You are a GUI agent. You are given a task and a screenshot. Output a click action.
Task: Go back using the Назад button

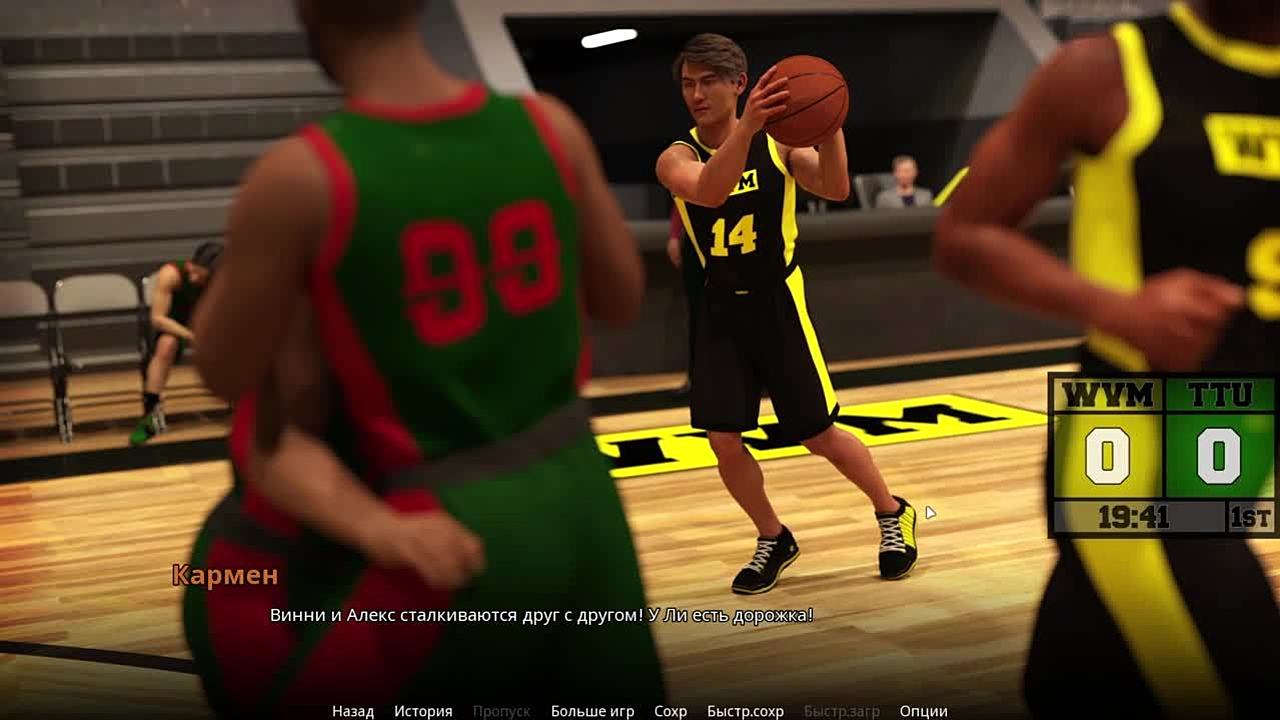pyautogui.click(x=353, y=711)
